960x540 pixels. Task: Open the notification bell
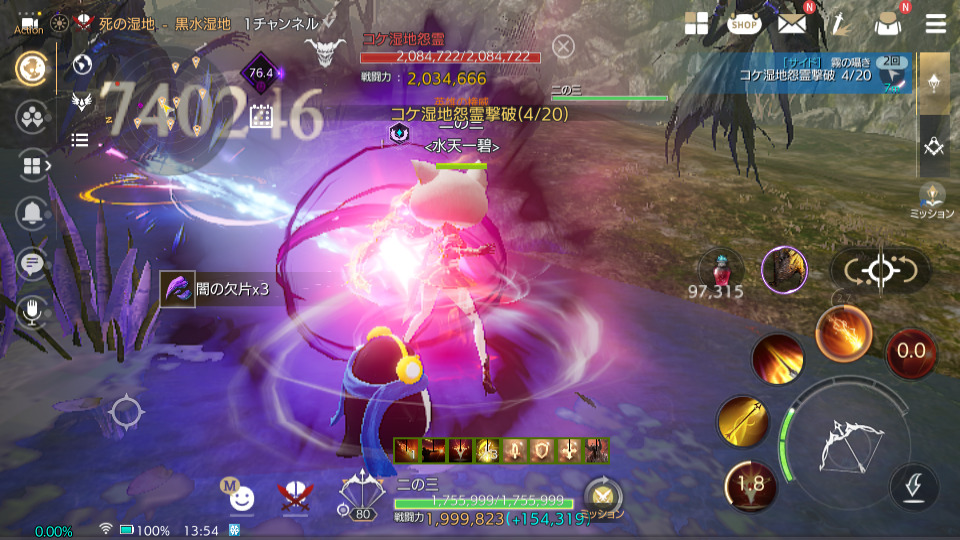tap(33, 212)
